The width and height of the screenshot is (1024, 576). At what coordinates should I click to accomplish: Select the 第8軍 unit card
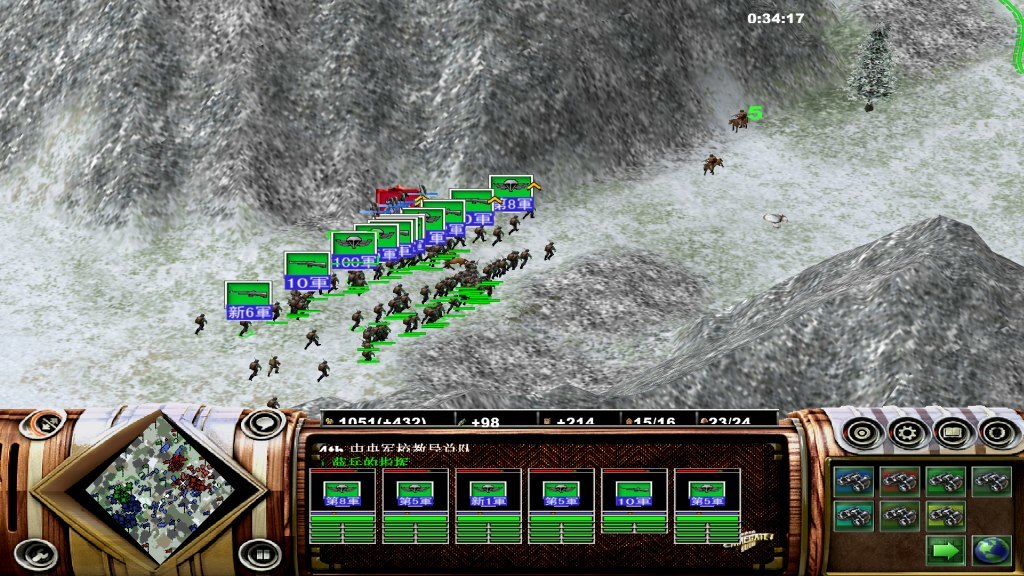[343, 506]
